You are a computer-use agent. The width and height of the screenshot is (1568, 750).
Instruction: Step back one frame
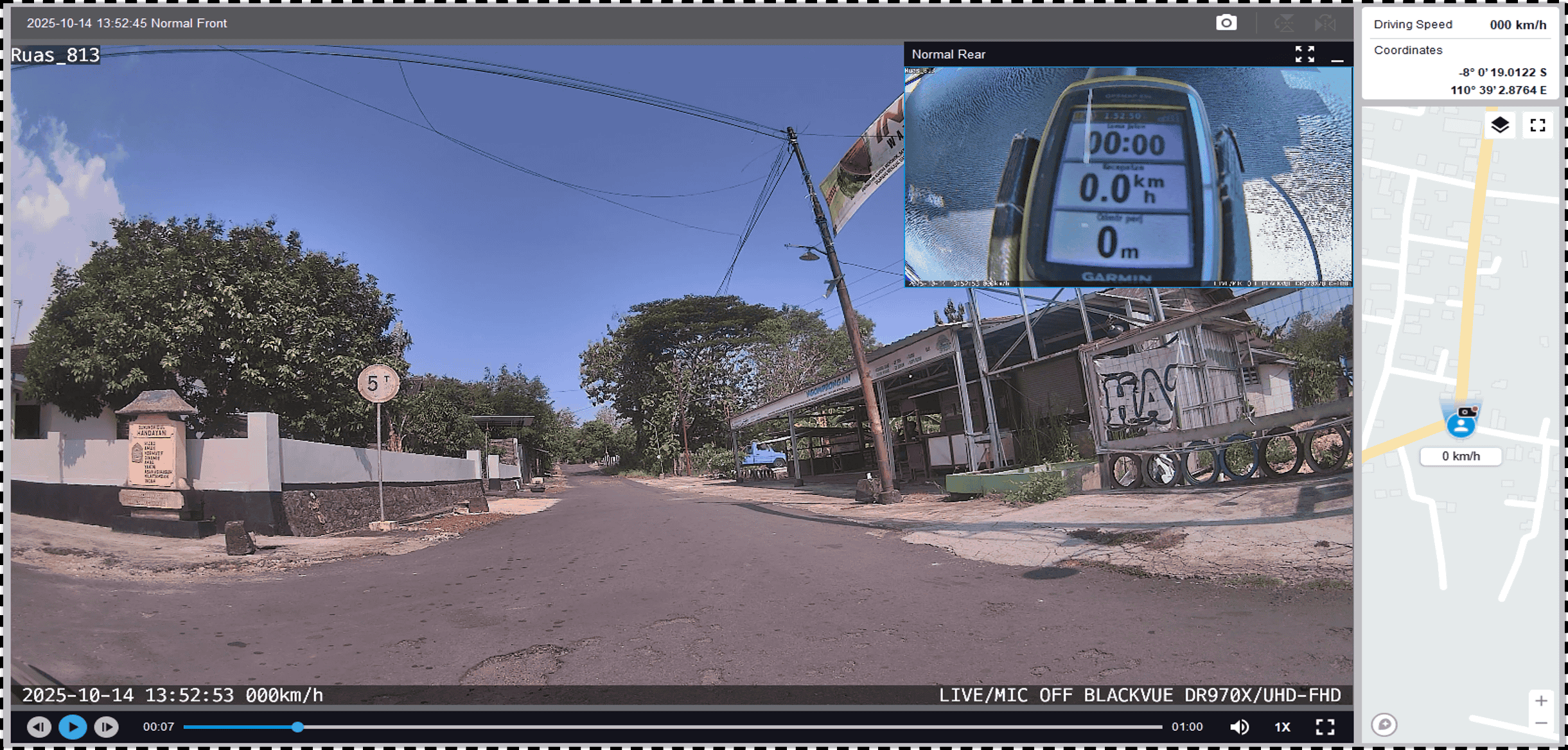coord(39,727)
